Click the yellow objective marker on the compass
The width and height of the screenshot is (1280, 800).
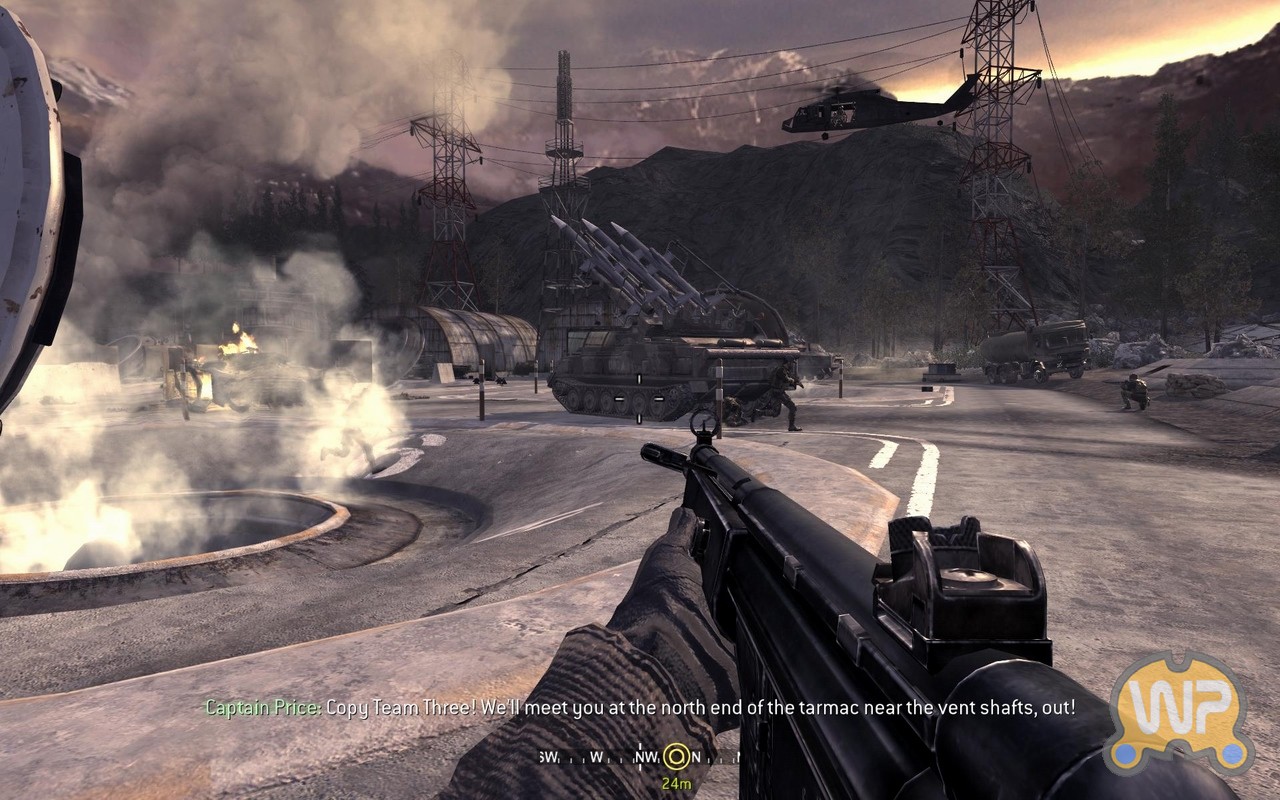[676, 756]
